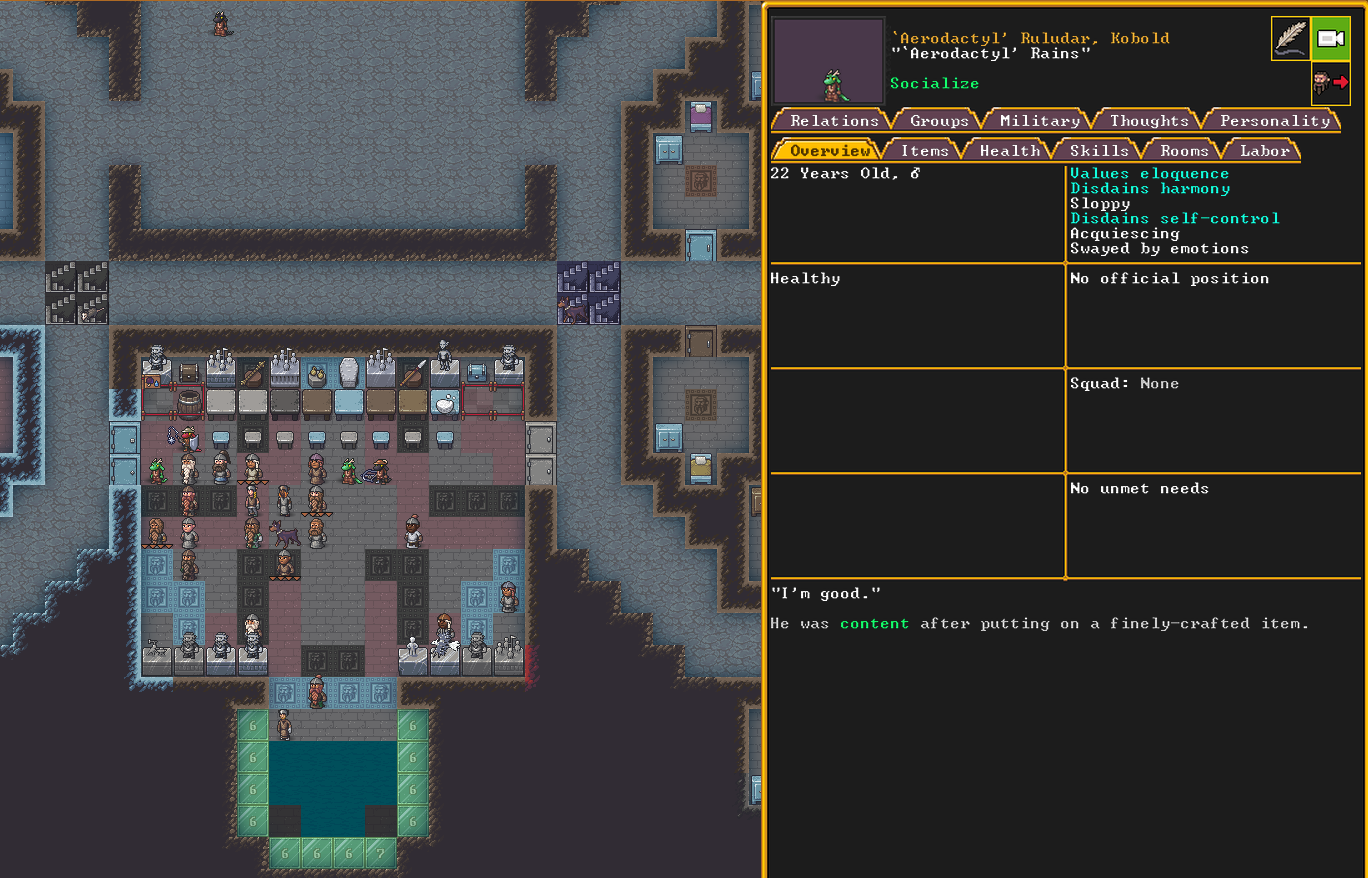This screenshot has height=878, width=1368.
Task: Click the kobold portrait thumbnail
Action: tap(827, 61)
